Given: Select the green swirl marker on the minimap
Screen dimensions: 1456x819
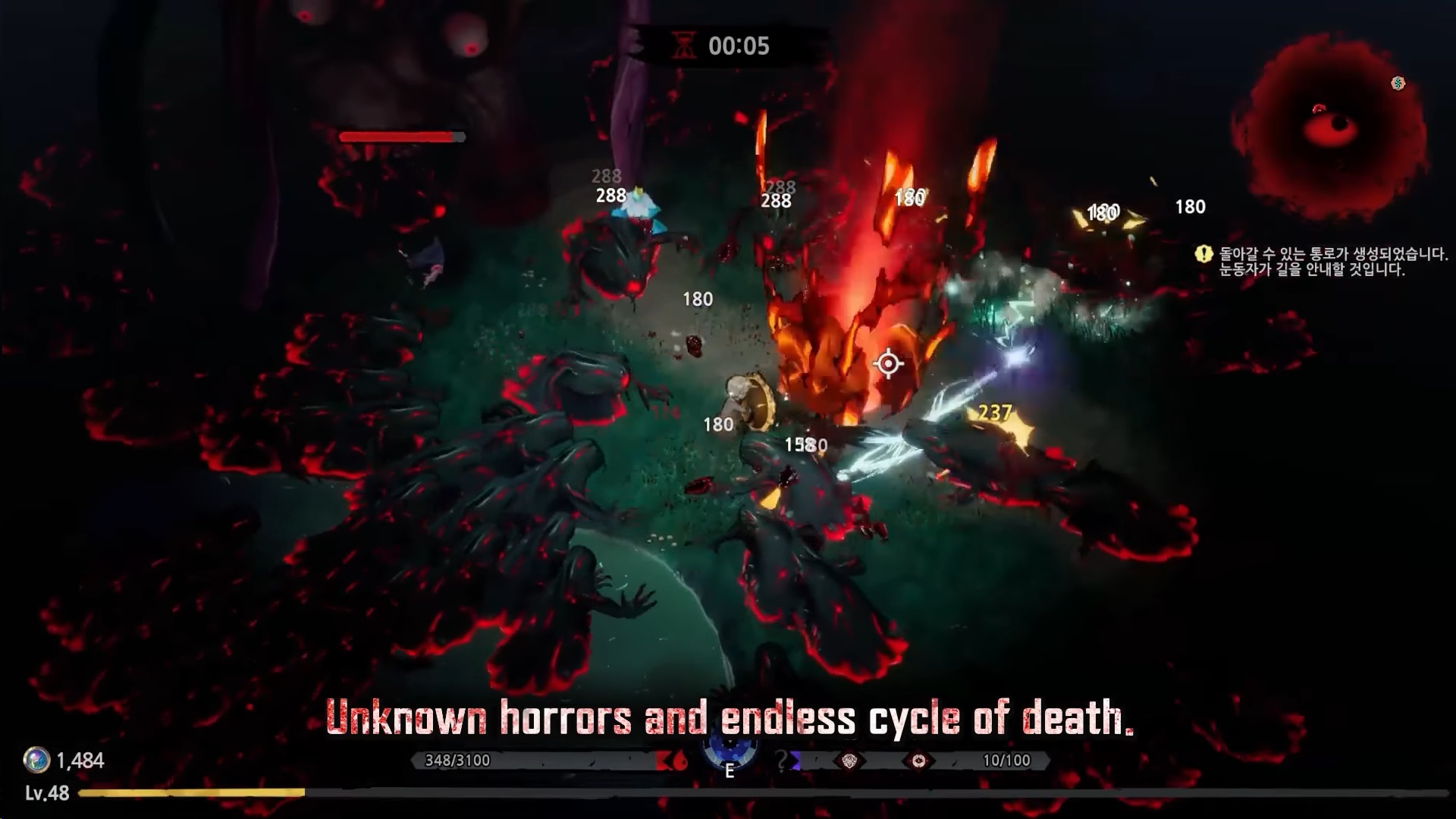Looking at the screenshot, I should [x=1398, y=83].
